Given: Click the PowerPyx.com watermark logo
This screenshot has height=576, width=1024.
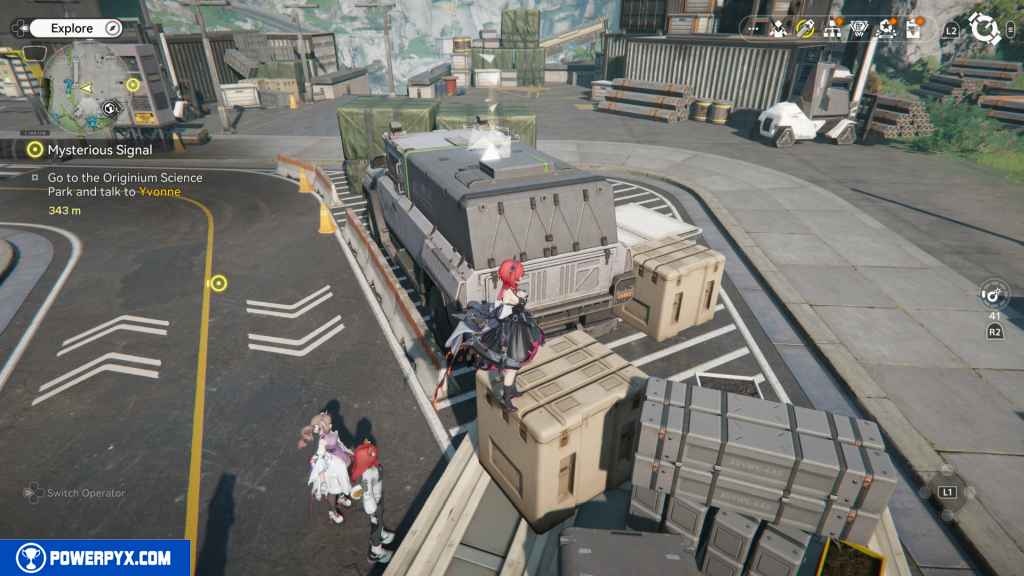Looking at the screenshot, I should pos(95,558).
